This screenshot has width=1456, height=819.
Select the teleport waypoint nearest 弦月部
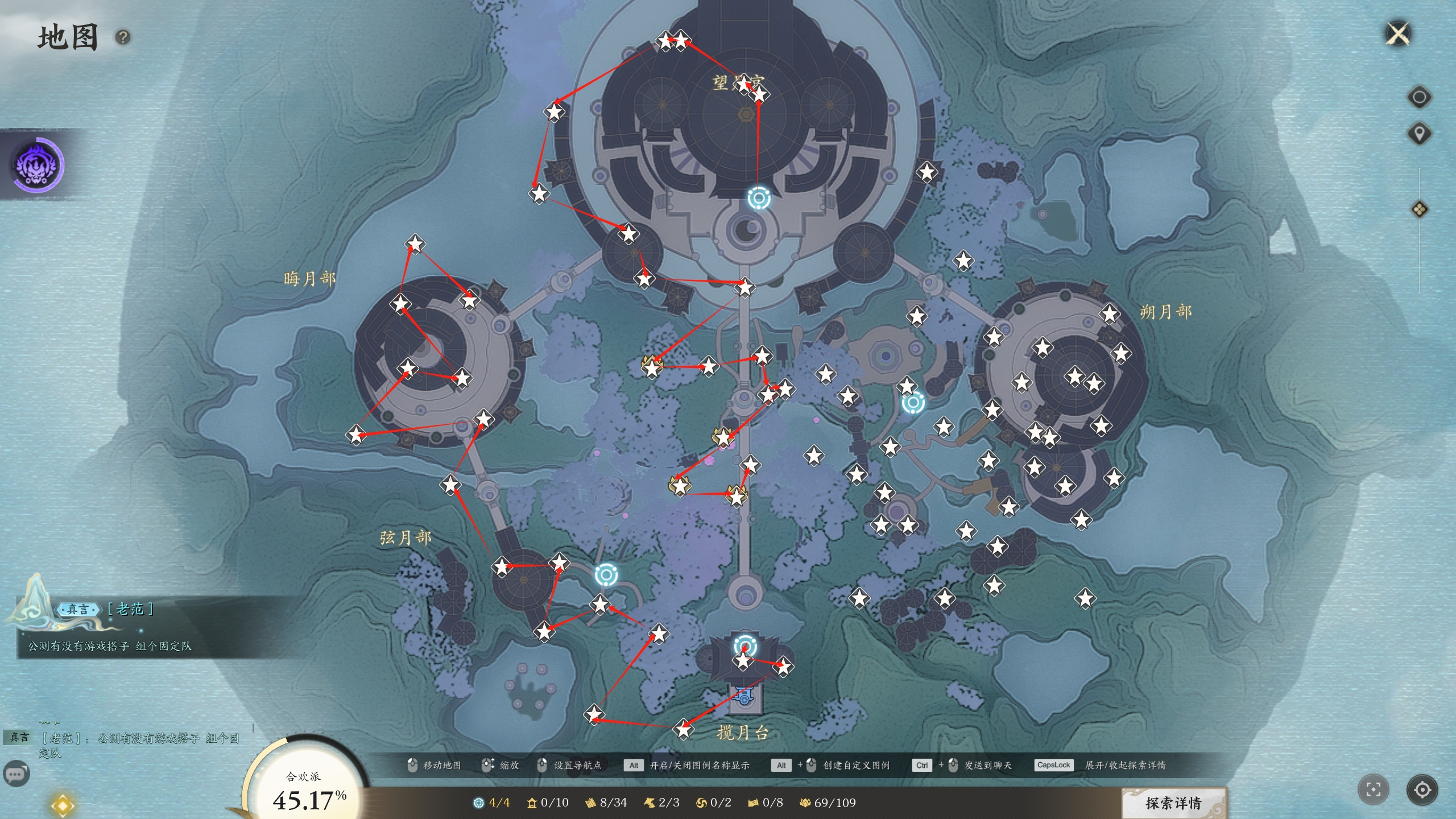pyautogui.click(x=606, y=575)
